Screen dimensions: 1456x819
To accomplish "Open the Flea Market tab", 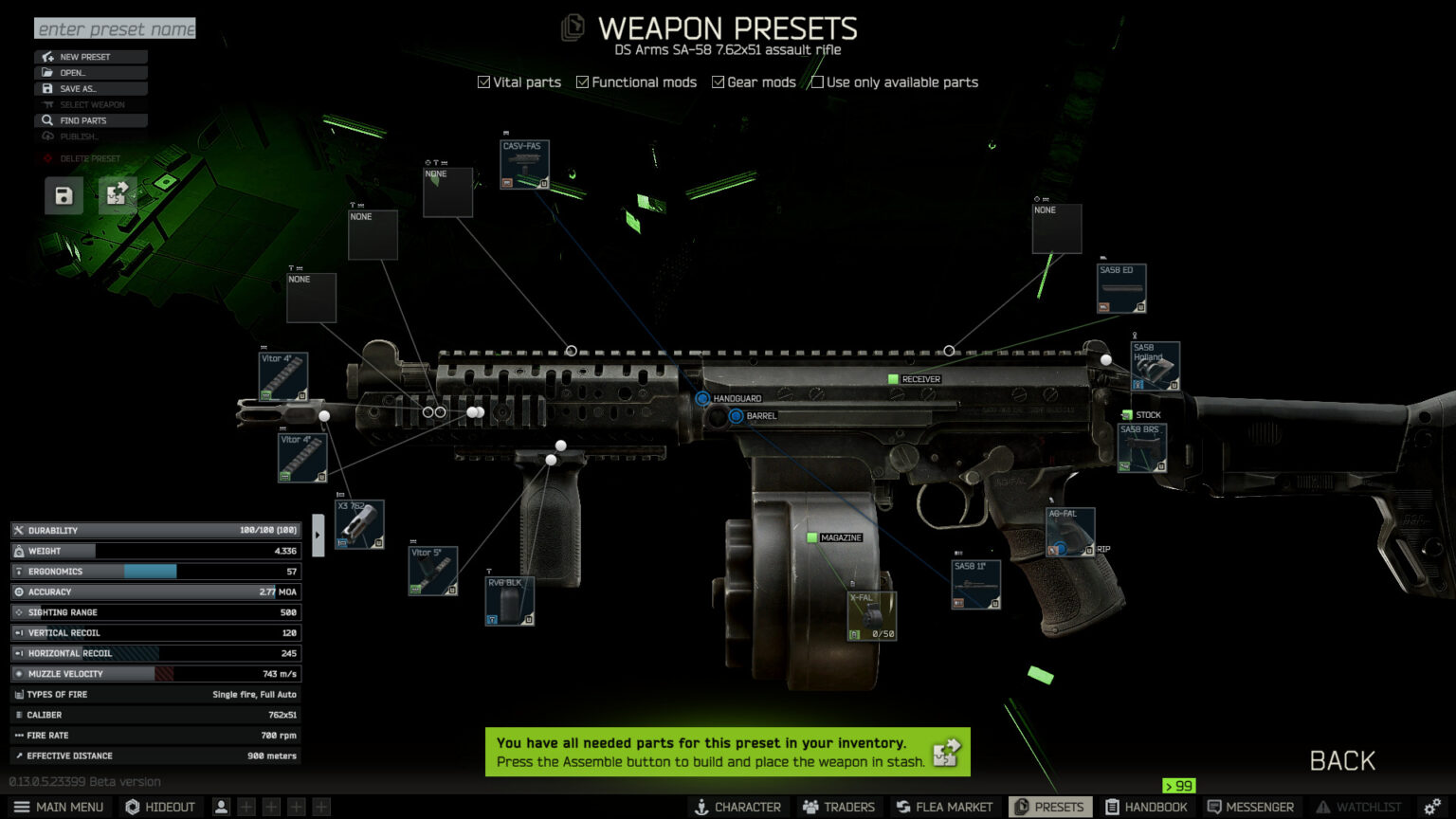I will tap(944, 807).
